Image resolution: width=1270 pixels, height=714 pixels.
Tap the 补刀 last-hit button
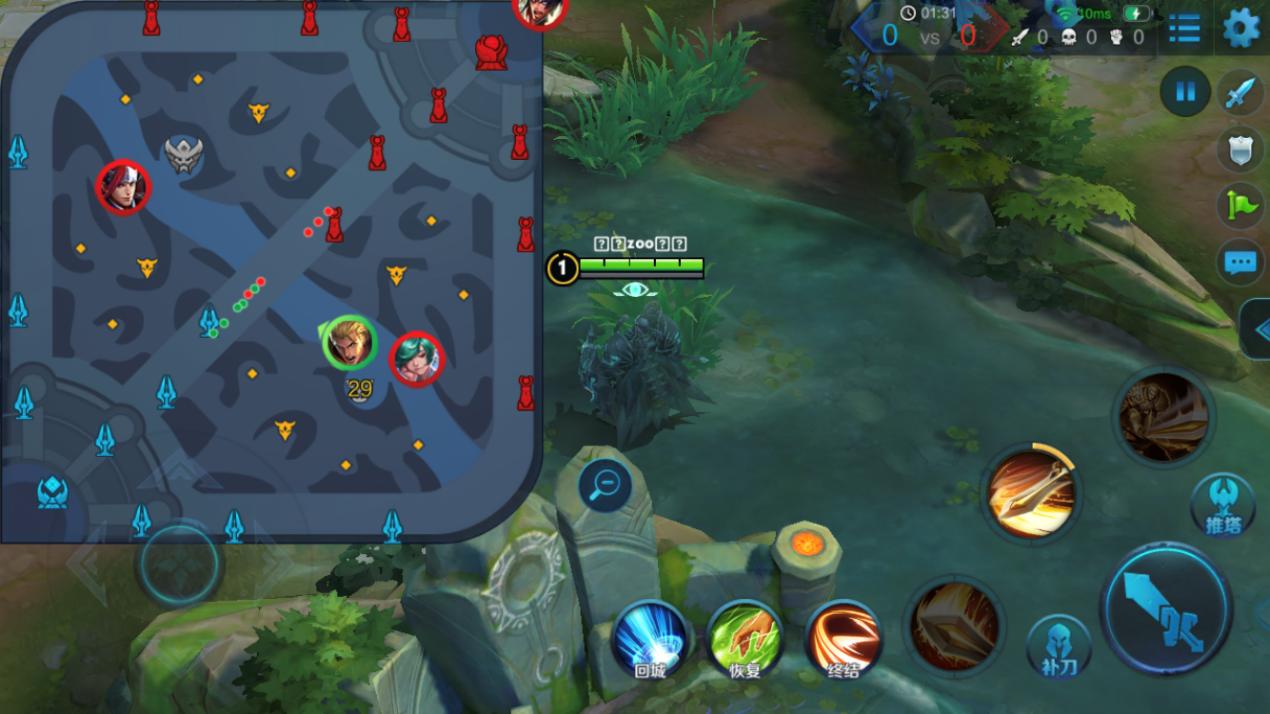[1059, 644]
